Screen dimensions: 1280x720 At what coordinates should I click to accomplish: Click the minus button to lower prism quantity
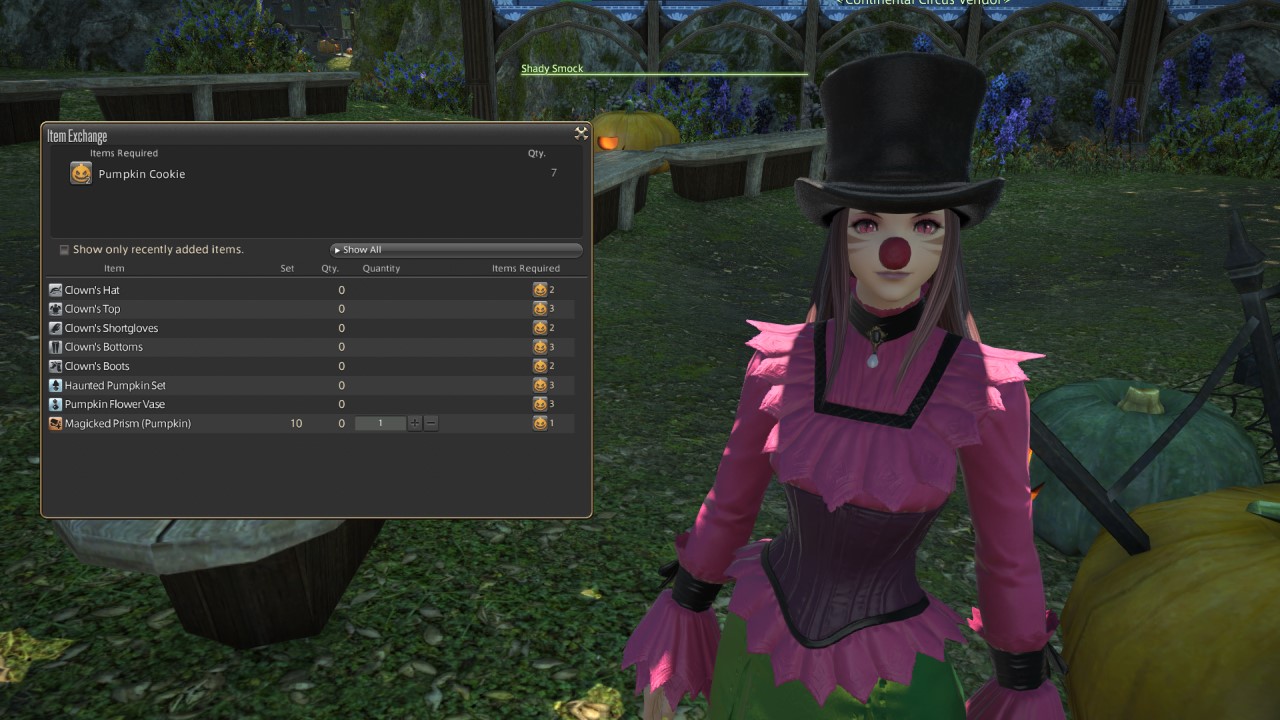coord(431,422)
